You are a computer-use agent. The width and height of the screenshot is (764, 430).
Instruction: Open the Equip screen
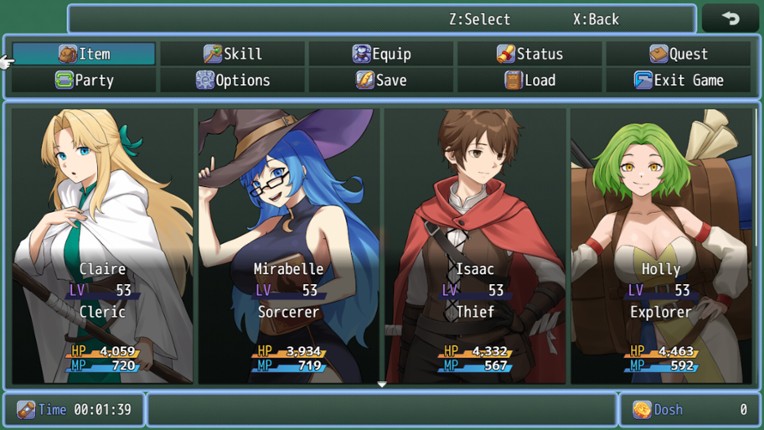pos(381,54)
